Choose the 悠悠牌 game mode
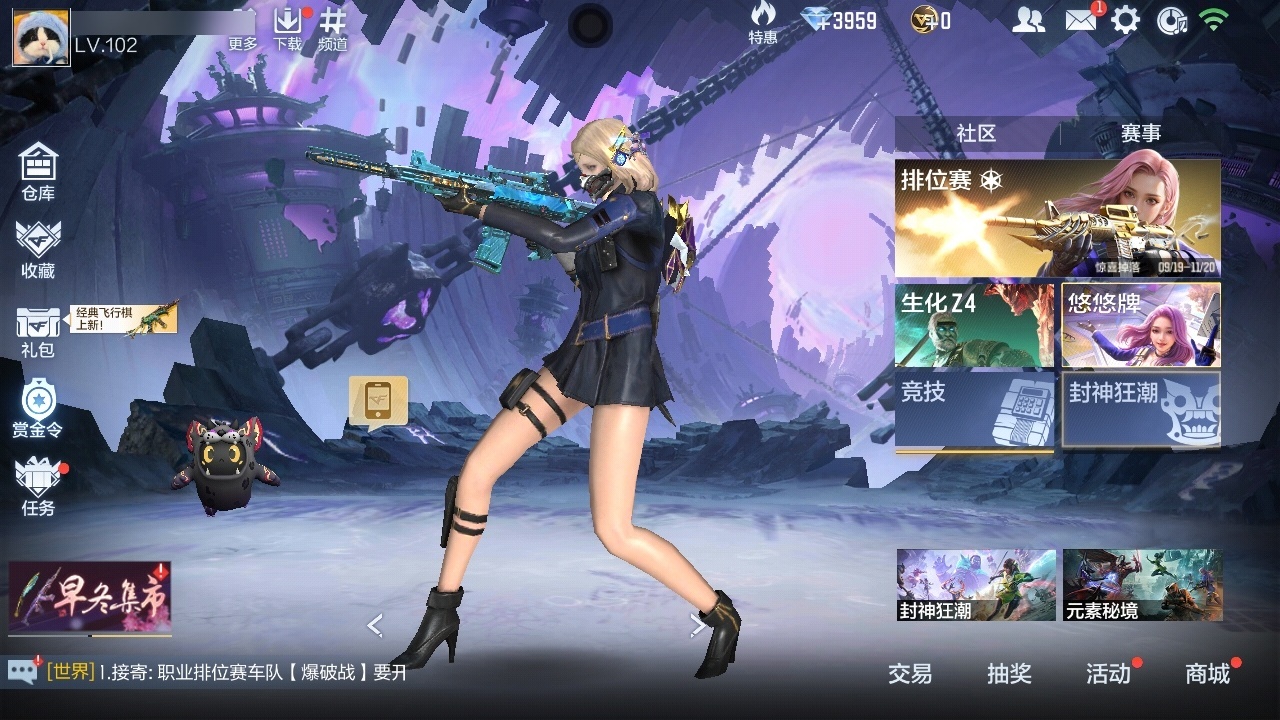This screenshot has height=720, width=1280. click(1141, 325)
